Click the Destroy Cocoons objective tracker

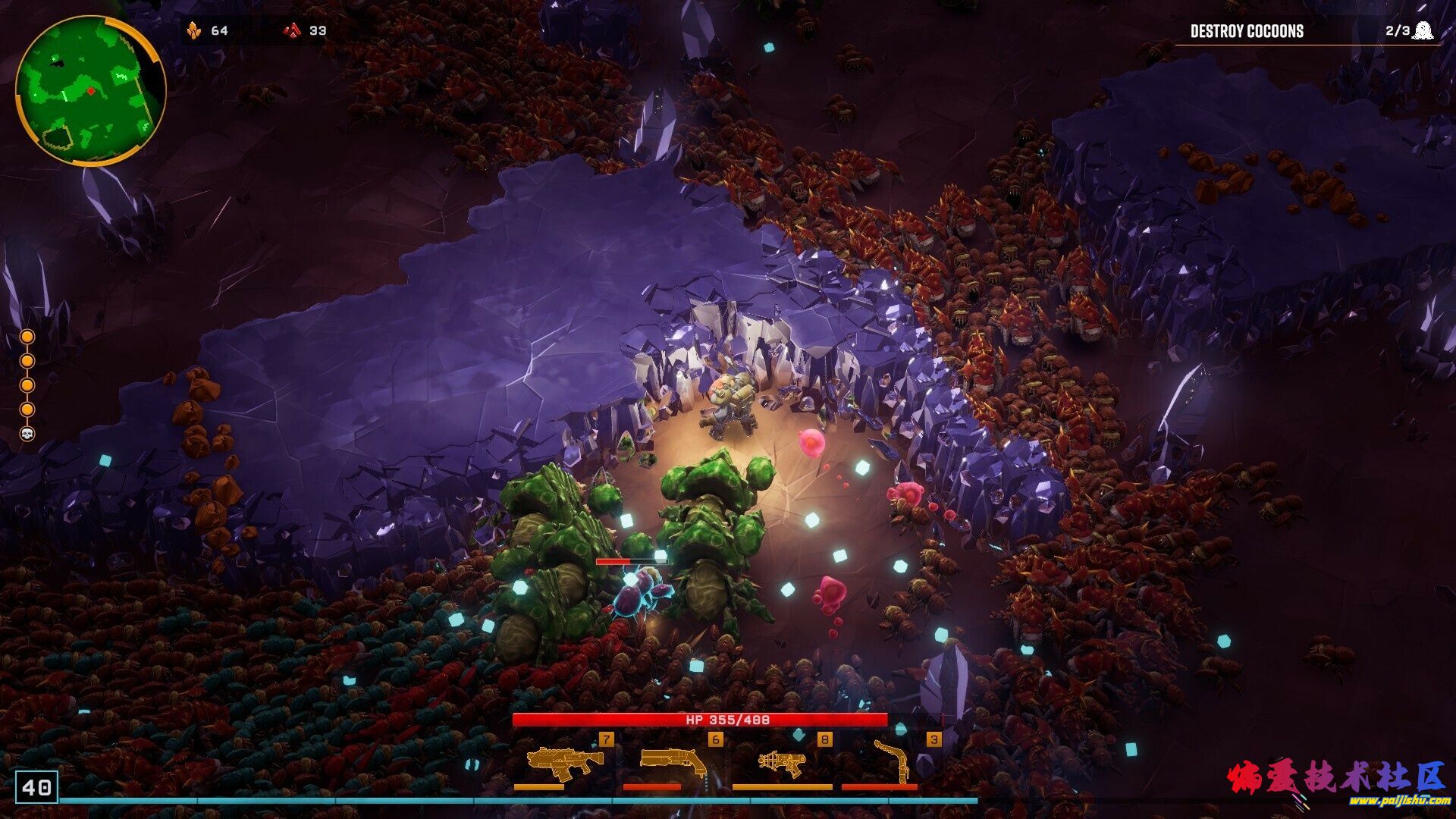1306,31
